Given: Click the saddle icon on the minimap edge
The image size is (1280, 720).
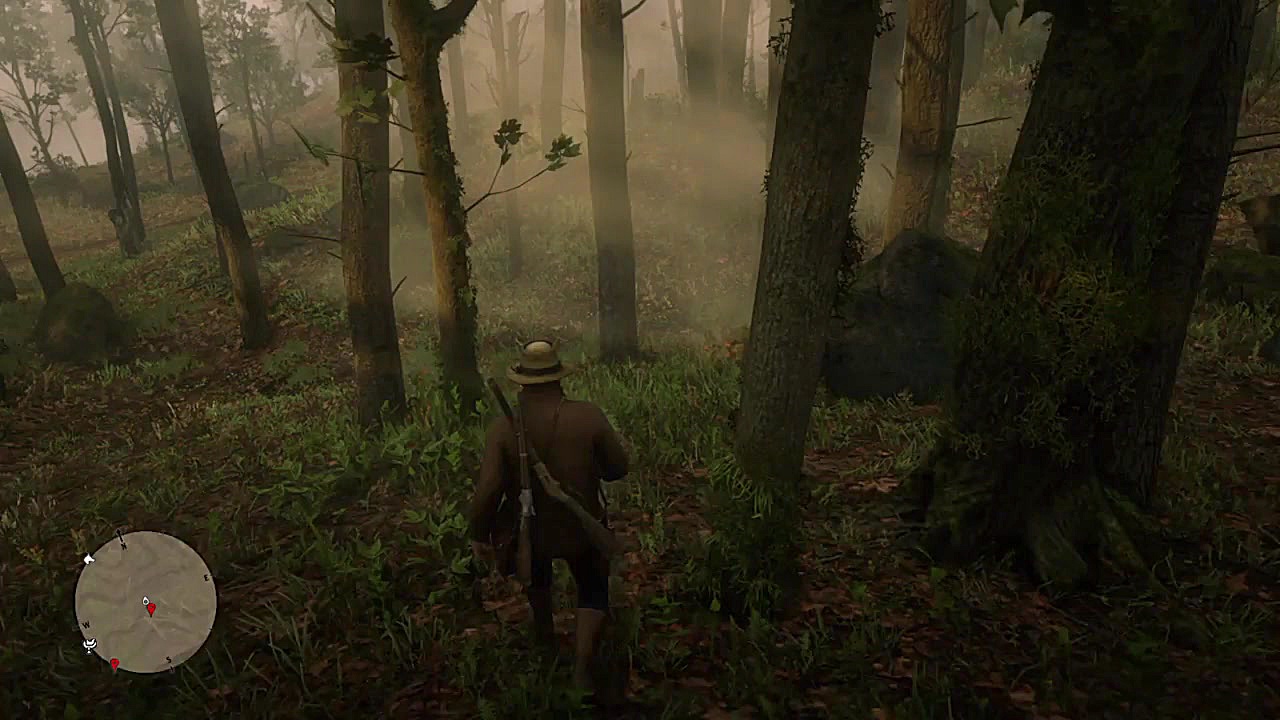Looking at the screenshot, I should 89,645.
